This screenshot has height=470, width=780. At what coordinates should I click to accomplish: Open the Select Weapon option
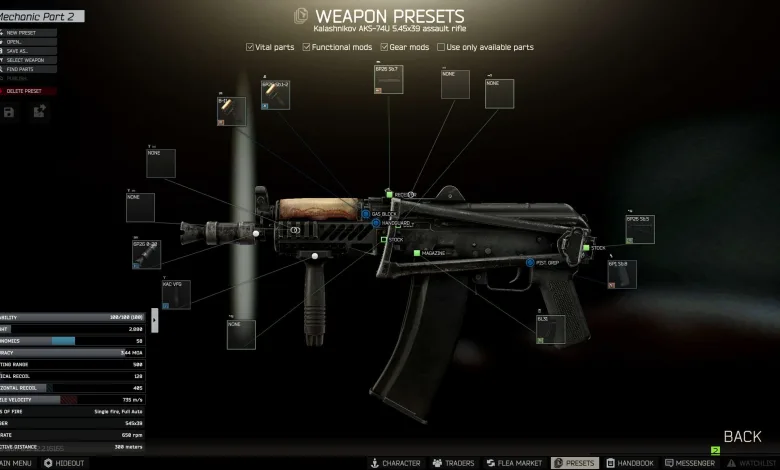27,61
